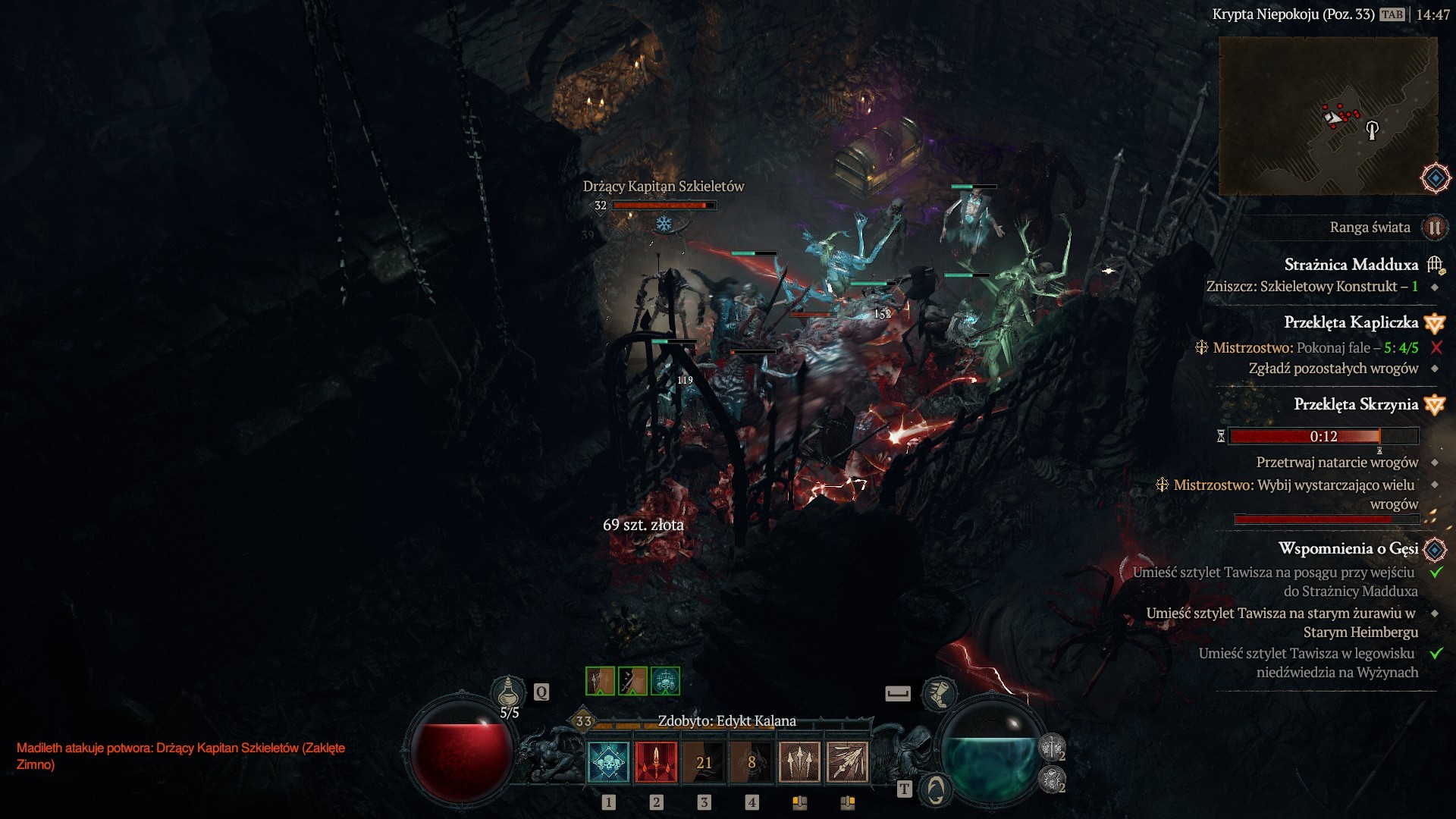The height and width of the screenshot is (819, 1456).
Task: Click the blue quest marker beside minimap
Action: tap(1436, 179)
